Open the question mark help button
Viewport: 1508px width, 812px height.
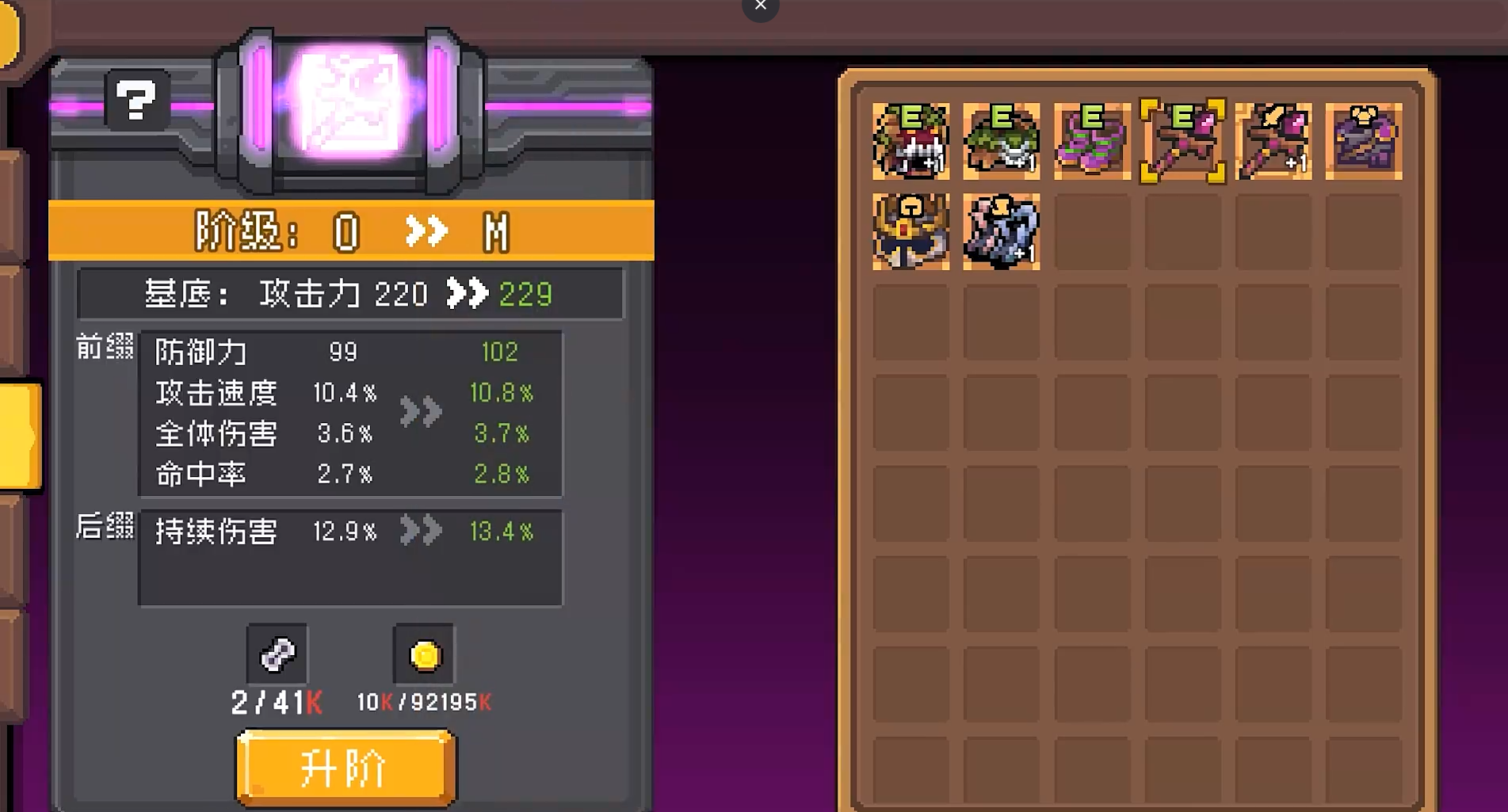[x=136, y=101]
